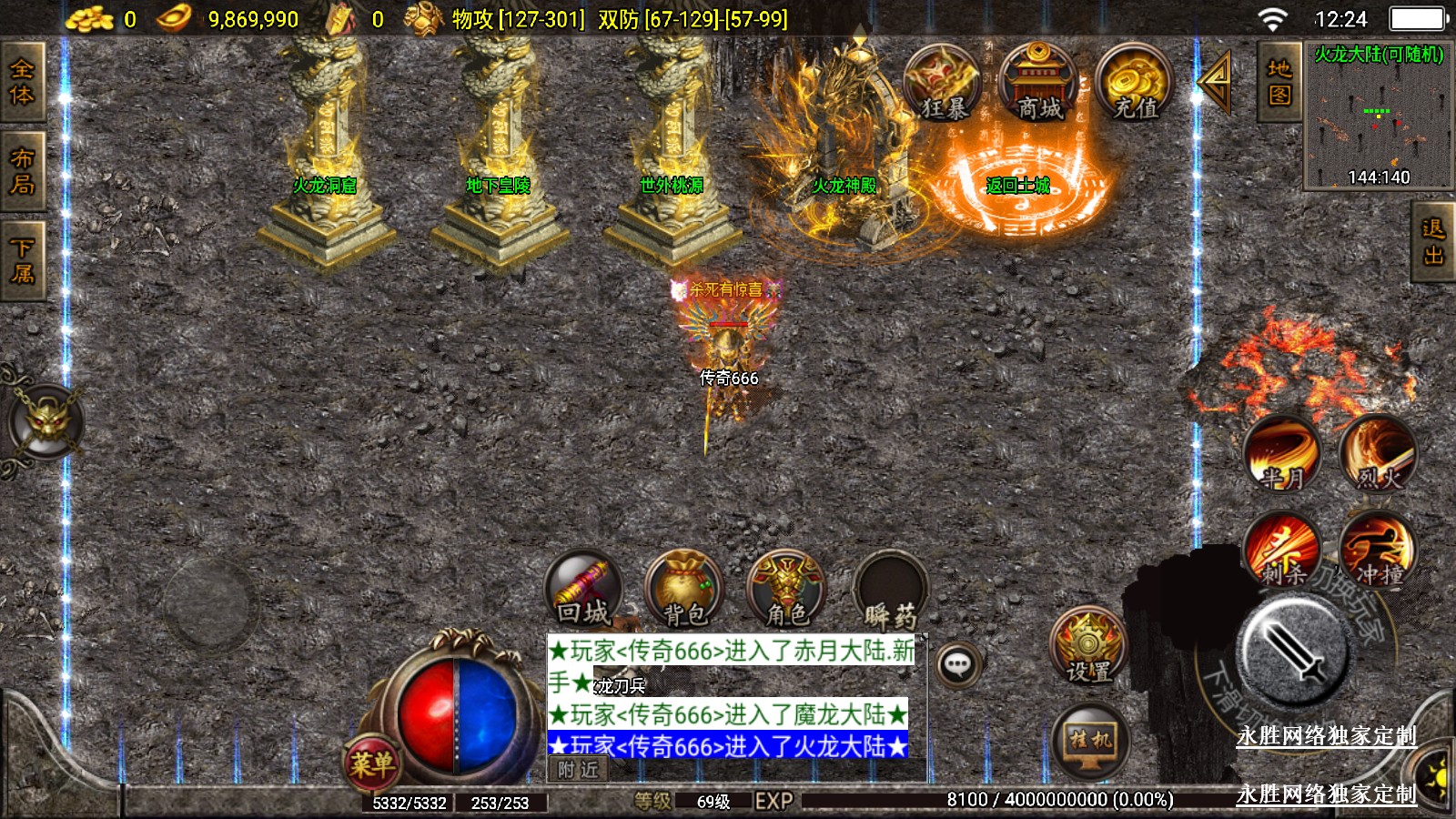Open the 充值 recharge menu
This screenshot has width=1456, height=819.
1134,84
